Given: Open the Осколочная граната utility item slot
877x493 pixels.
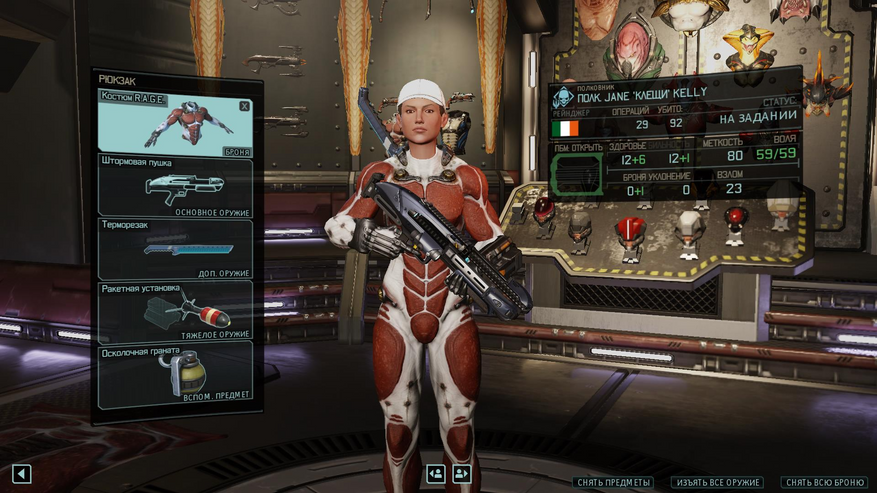Looking at the screenshot, I should coord(175,373).
